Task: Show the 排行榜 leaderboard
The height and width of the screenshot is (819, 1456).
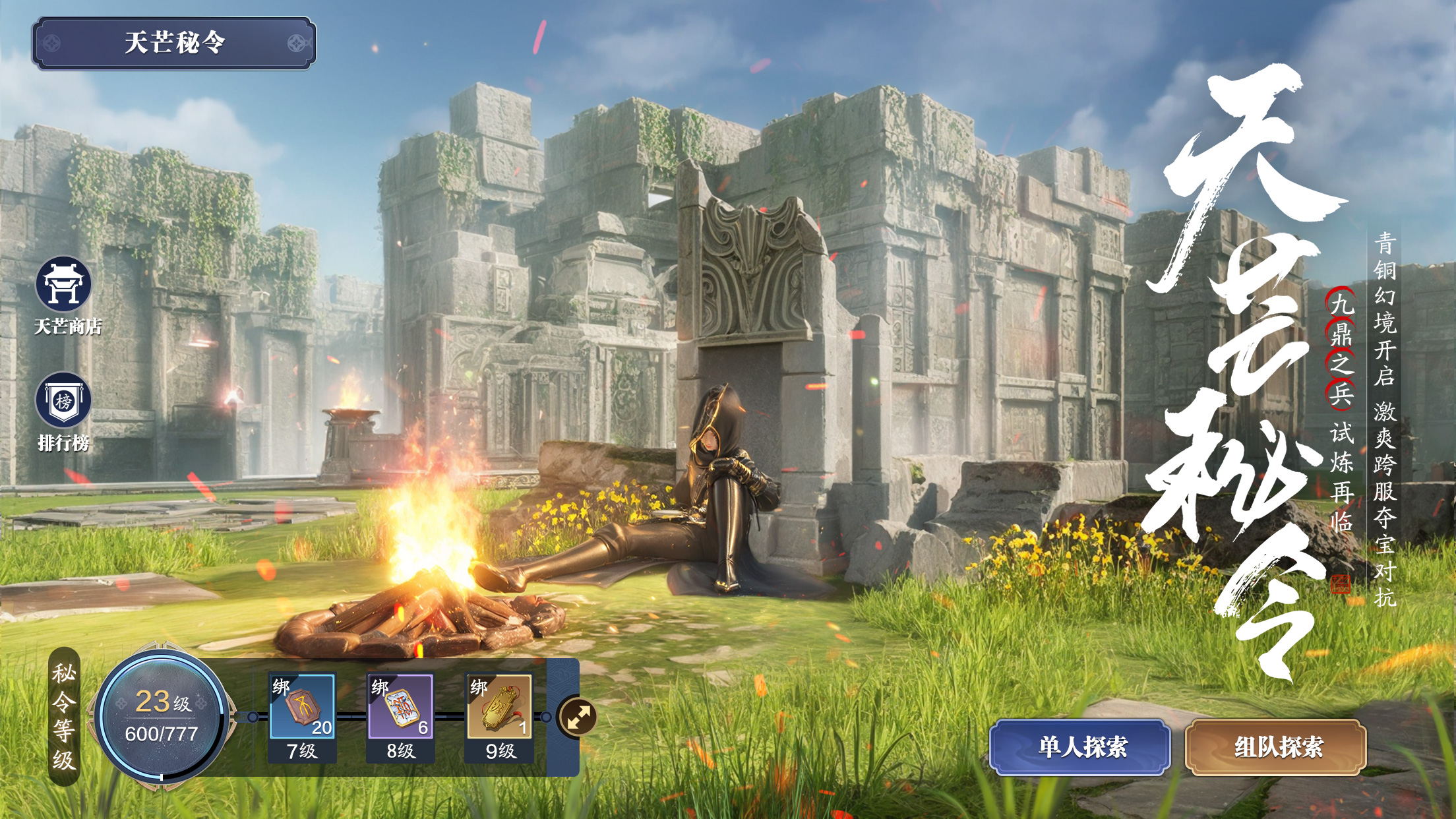Action: click(x=63, y=401)
